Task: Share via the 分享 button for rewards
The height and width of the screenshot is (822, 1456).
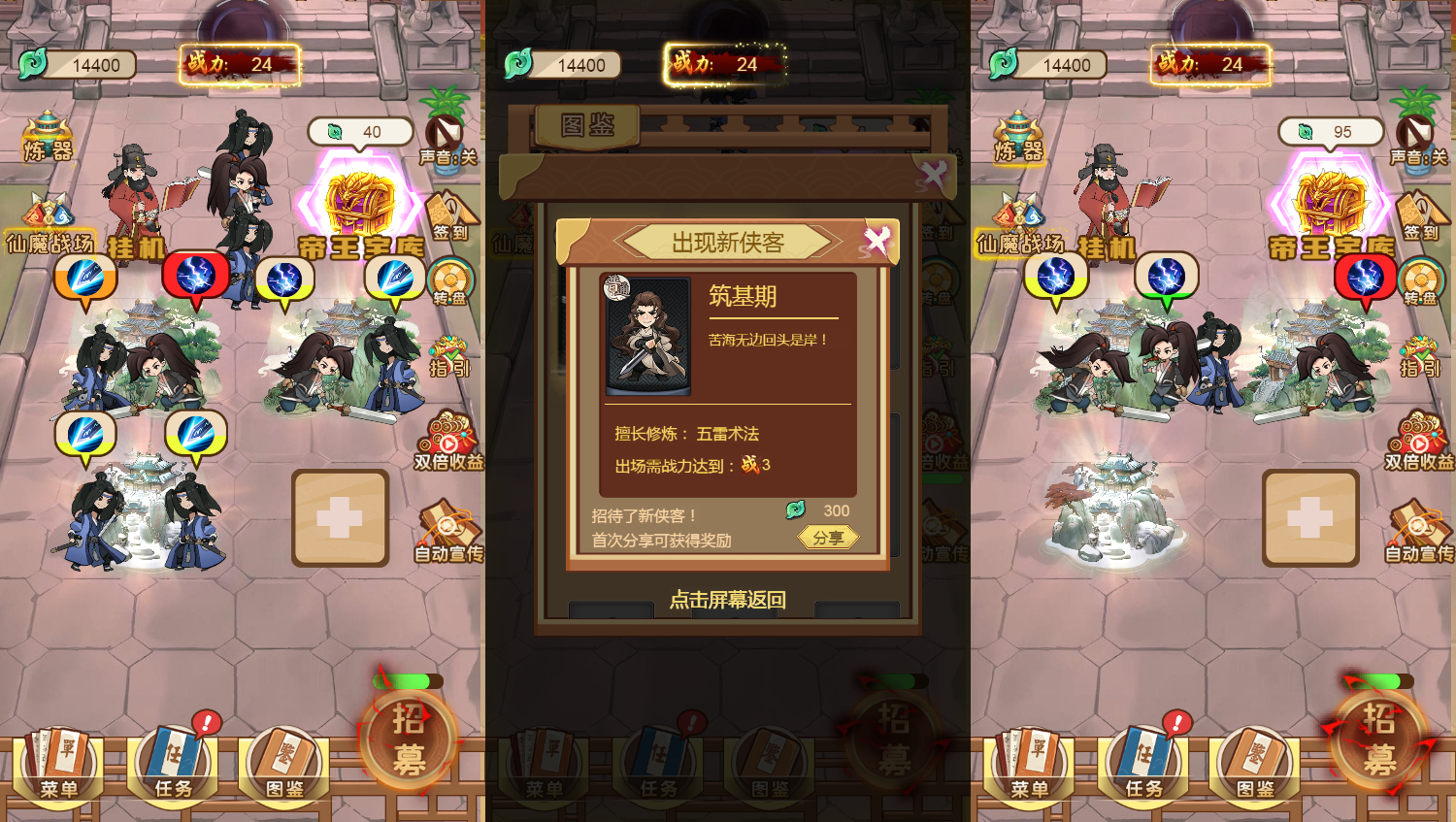Action: coord(827,538)
